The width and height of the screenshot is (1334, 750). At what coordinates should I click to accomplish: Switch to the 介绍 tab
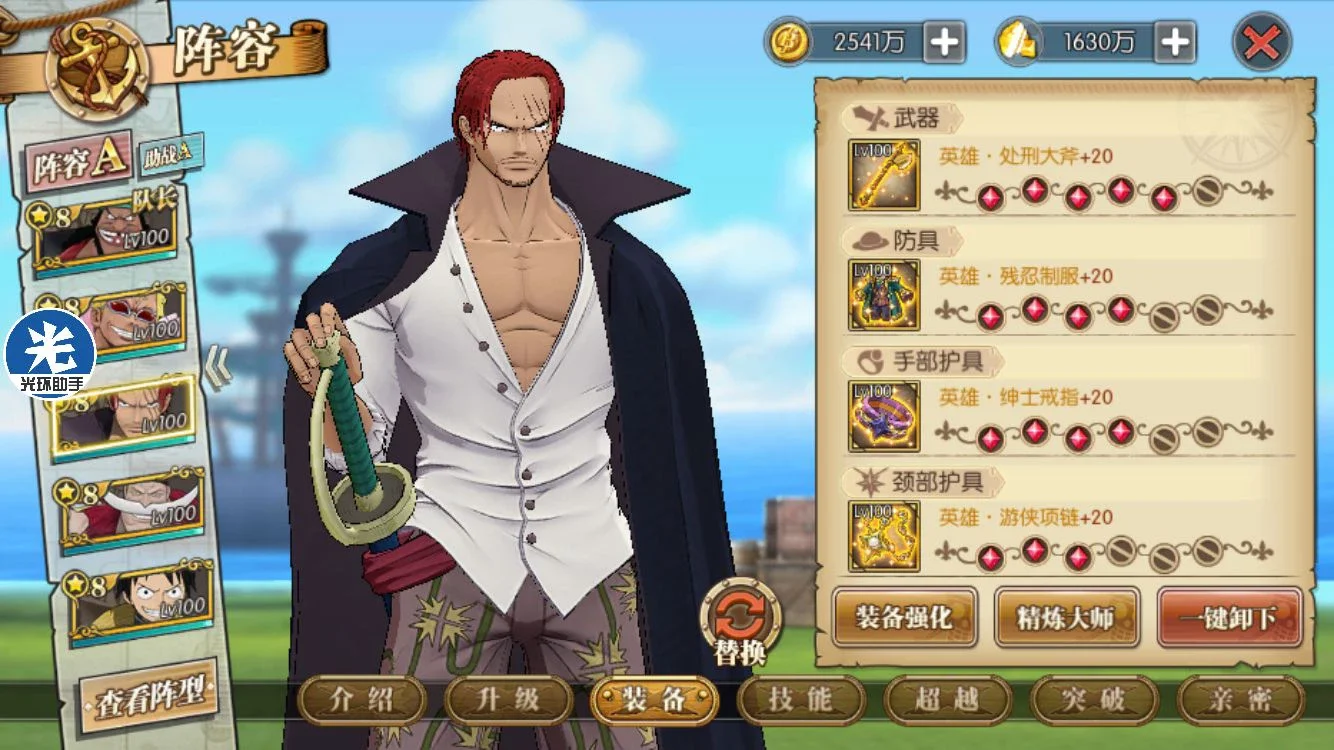tap(362, 699)
